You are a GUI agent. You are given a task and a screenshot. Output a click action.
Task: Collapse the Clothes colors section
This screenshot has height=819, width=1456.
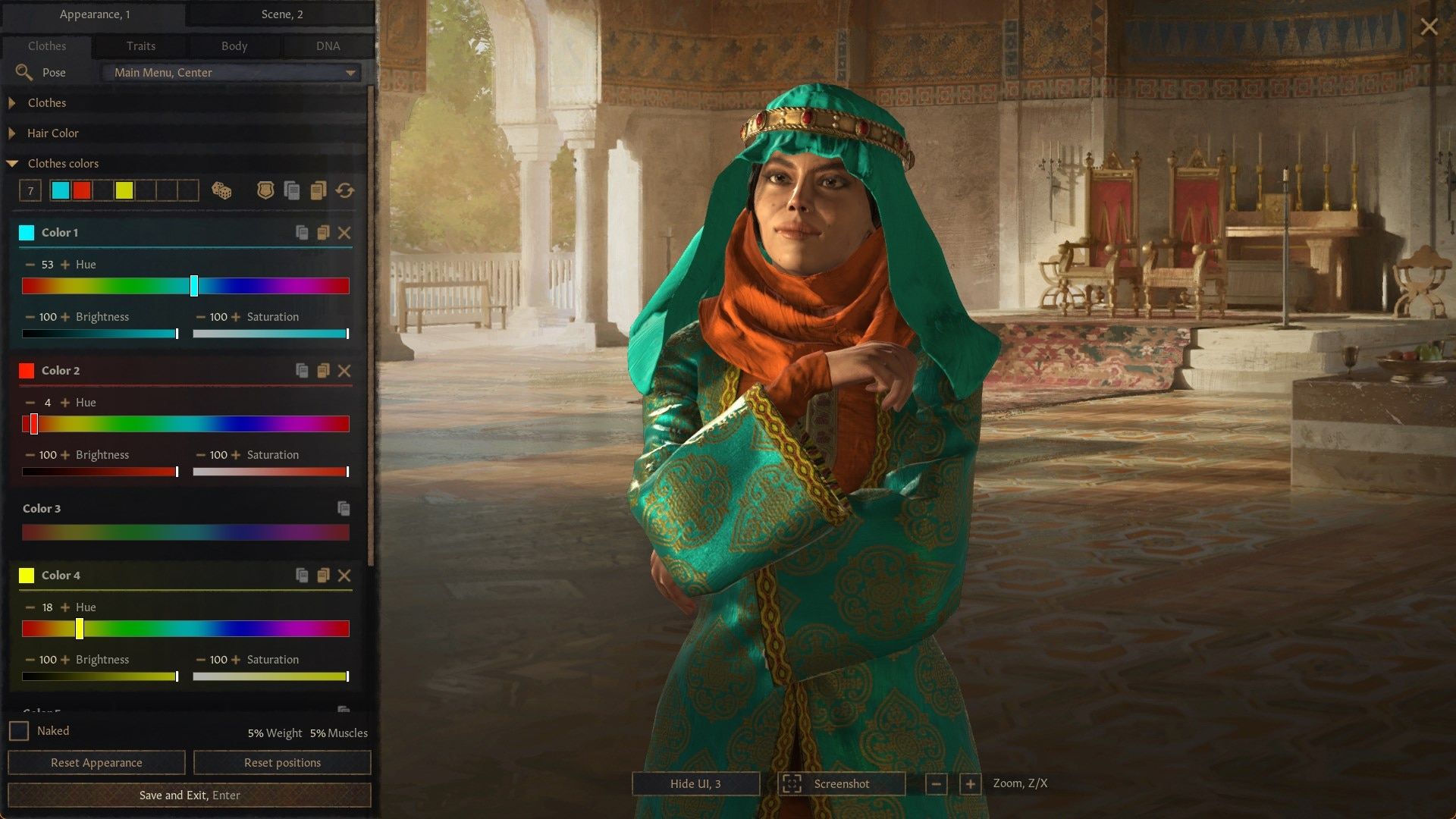tap(64, 163)
